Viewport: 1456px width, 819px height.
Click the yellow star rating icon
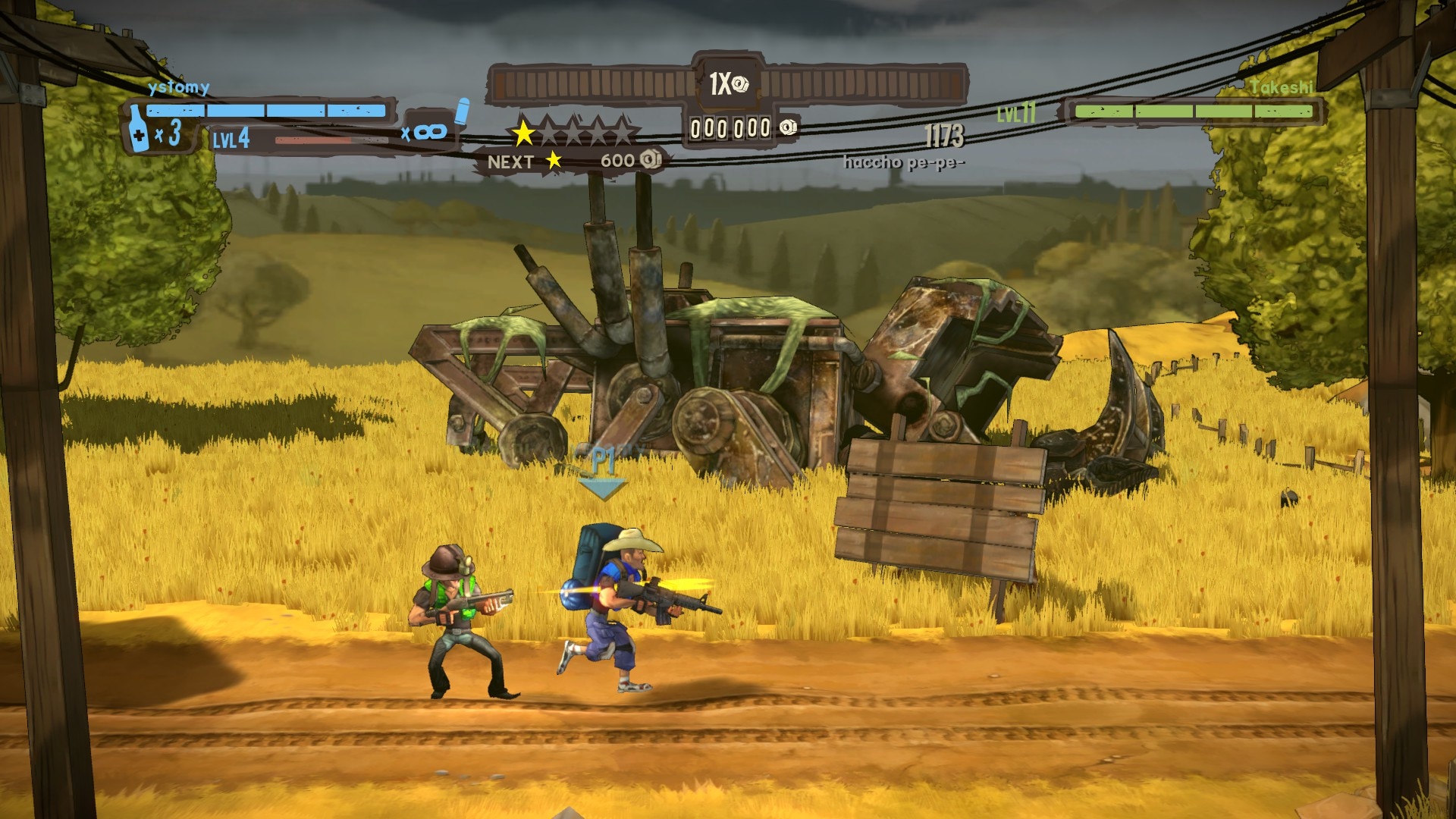[522, 133]
